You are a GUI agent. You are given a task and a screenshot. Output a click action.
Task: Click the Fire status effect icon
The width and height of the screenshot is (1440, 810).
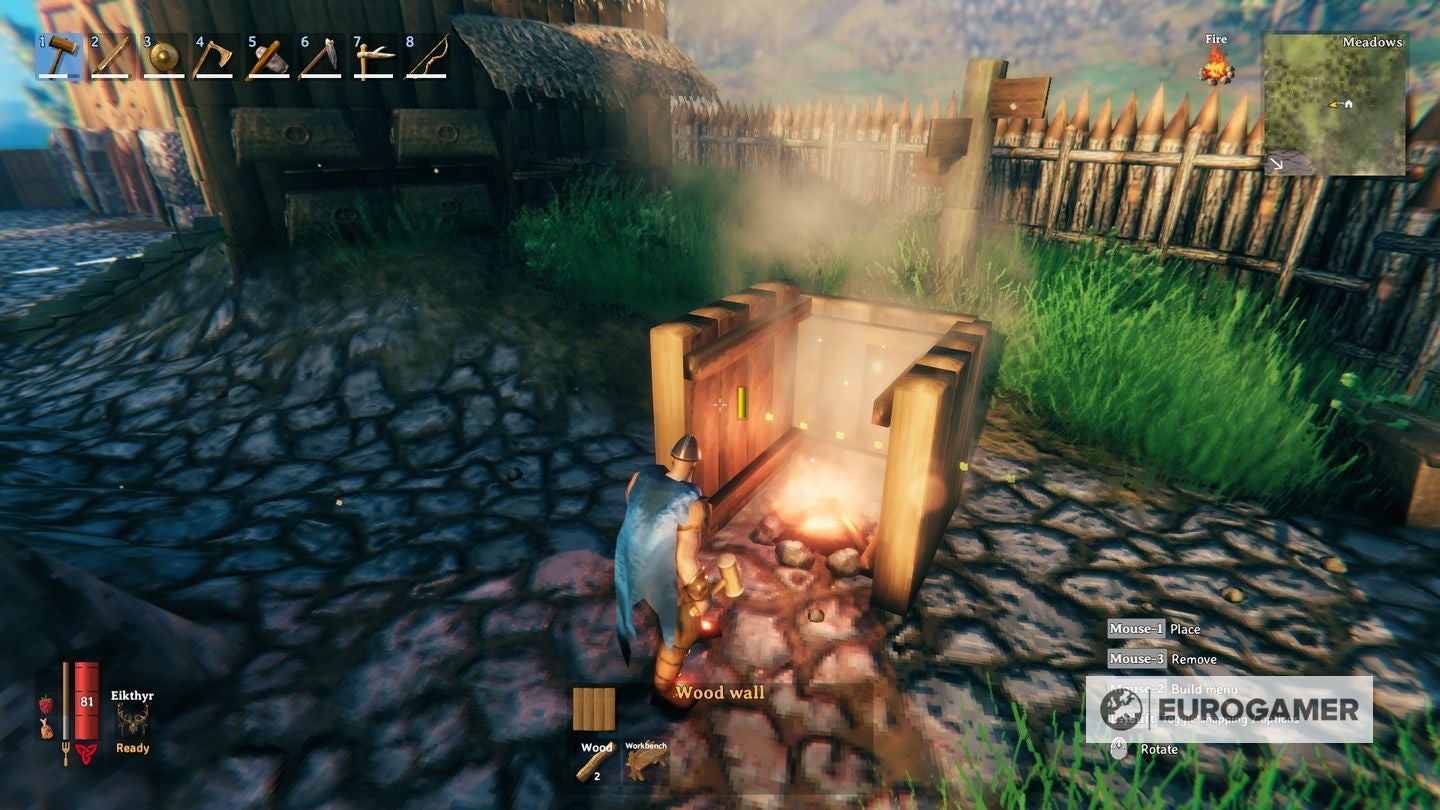tap(1217, 68)
